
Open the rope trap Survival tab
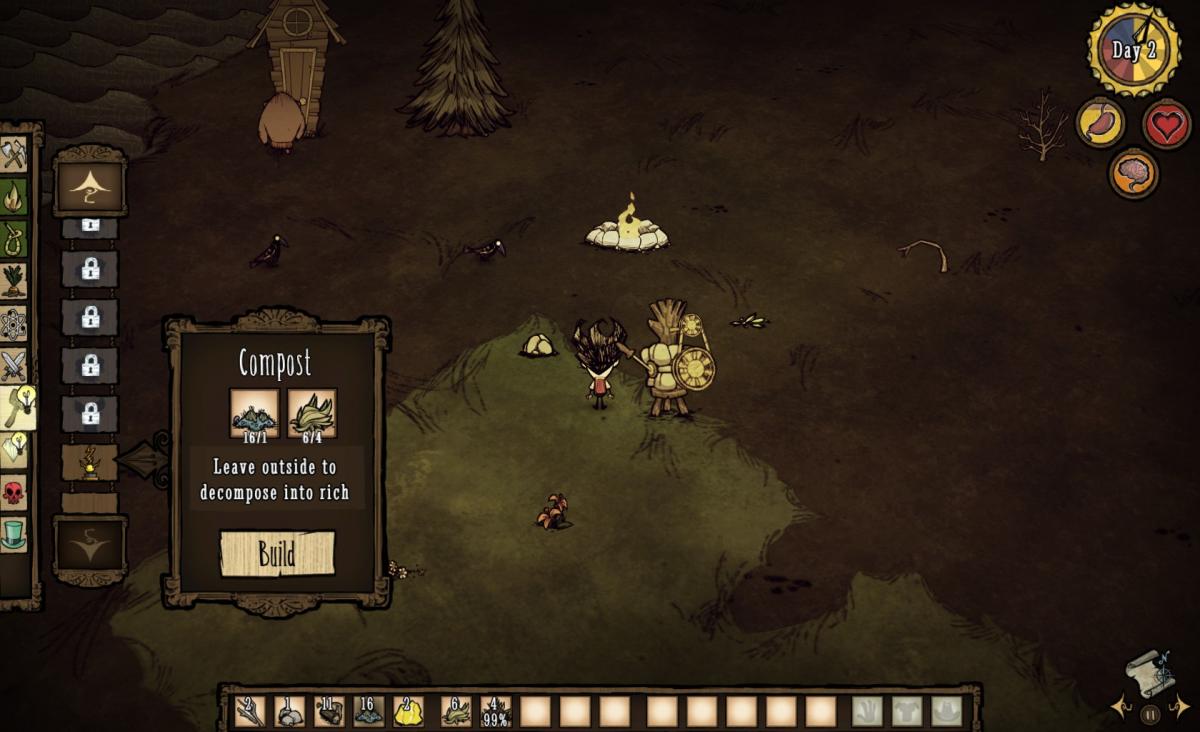[x=14, y=239]
